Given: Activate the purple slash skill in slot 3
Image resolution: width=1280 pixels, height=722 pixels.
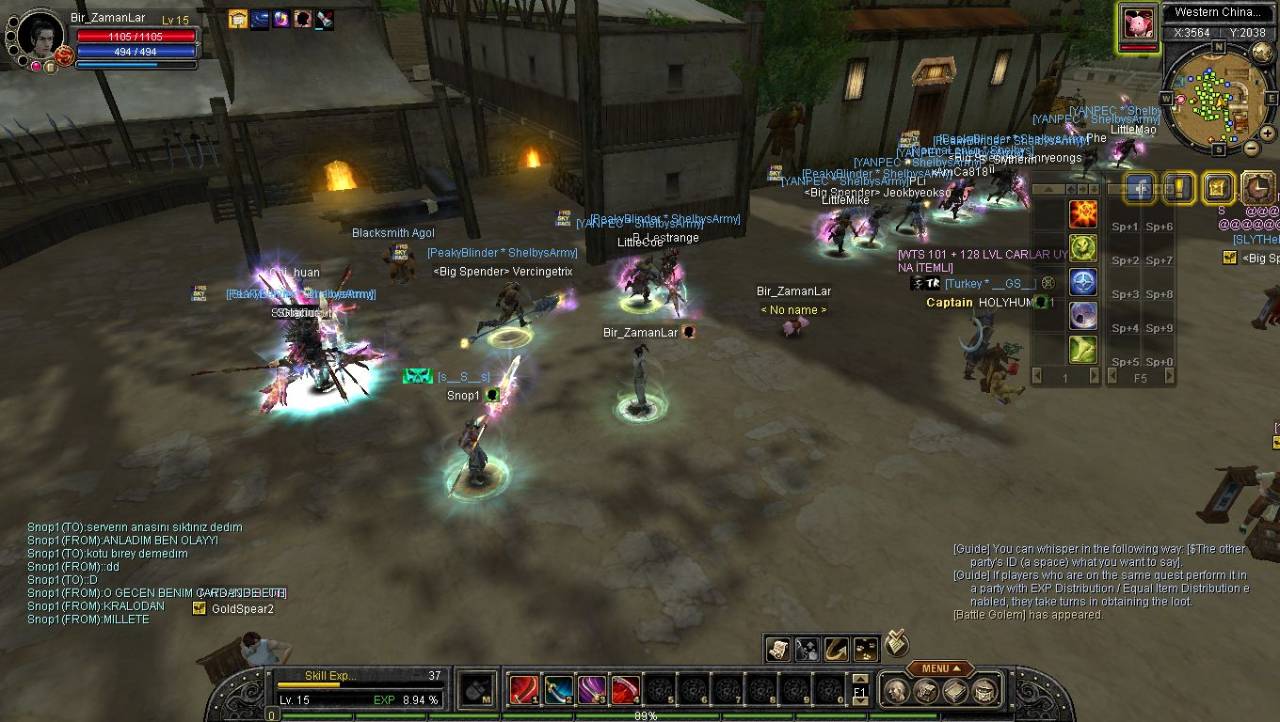Looking at the screenshot, I should click(592, 690).
